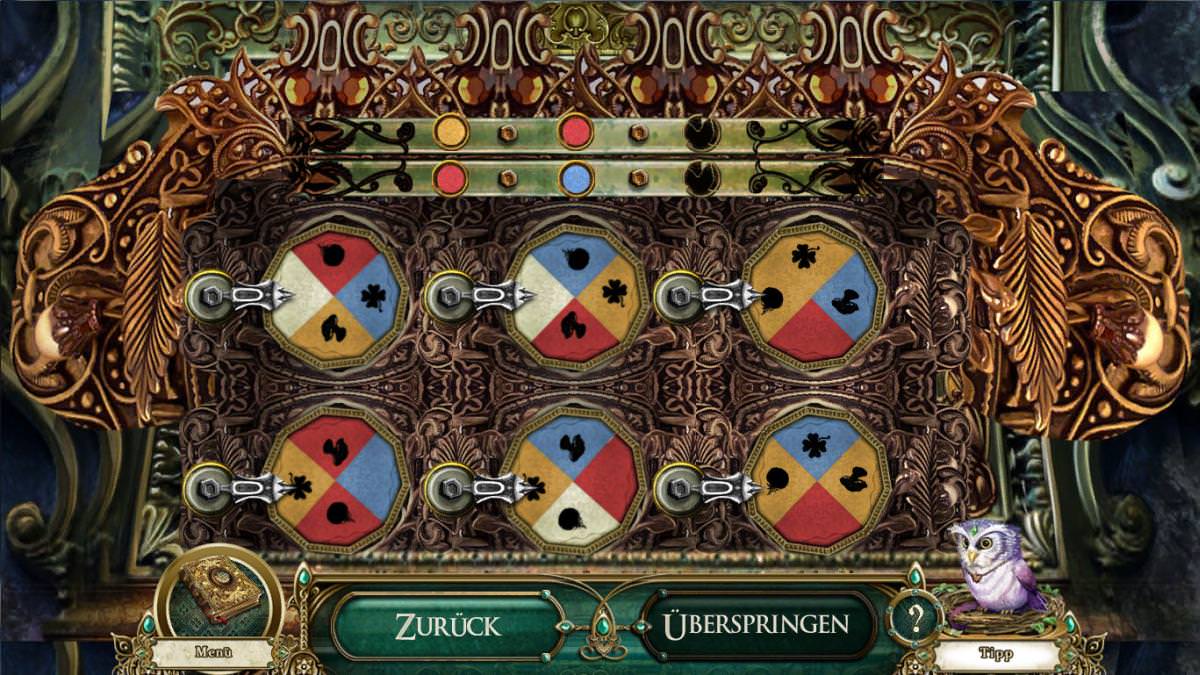The image size is (1200, 675).
Task: Turn the dial with white bottom segment
Action: click(575, 481)
